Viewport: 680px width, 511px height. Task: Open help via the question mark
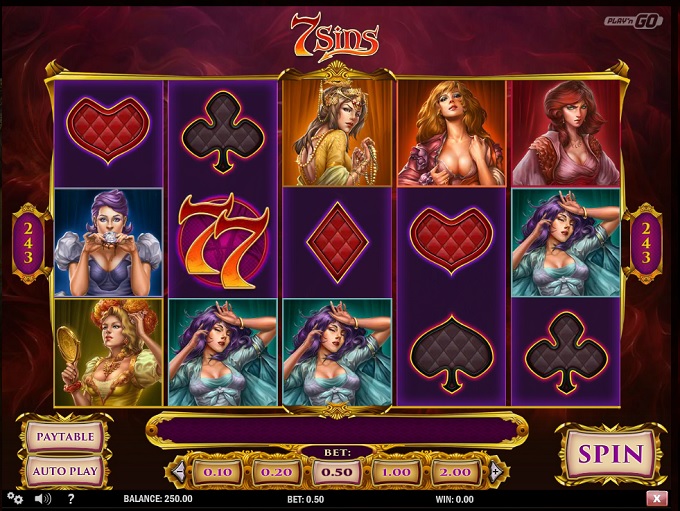[x=69, y=498]
